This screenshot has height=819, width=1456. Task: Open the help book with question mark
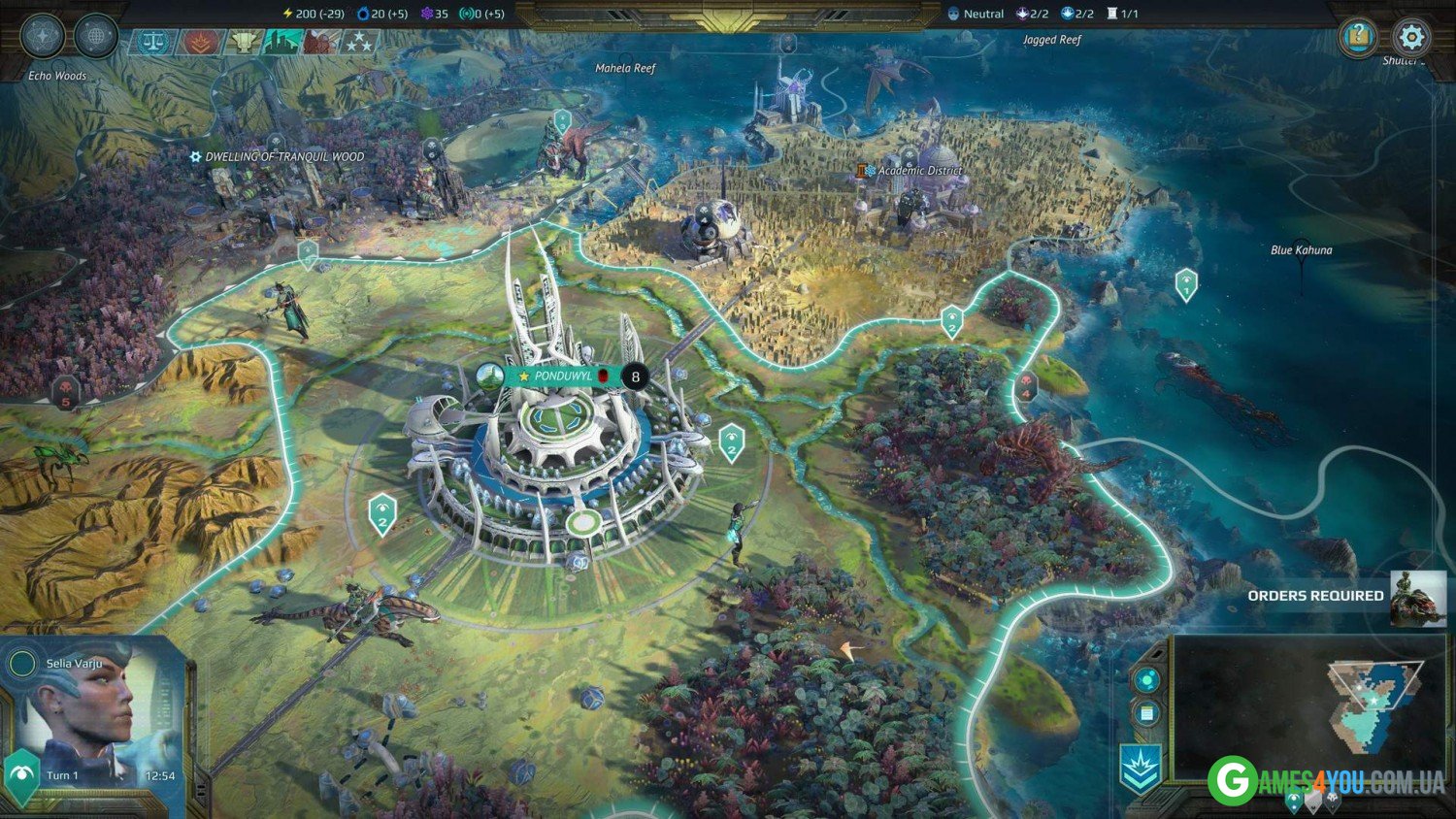(1358, 38)
